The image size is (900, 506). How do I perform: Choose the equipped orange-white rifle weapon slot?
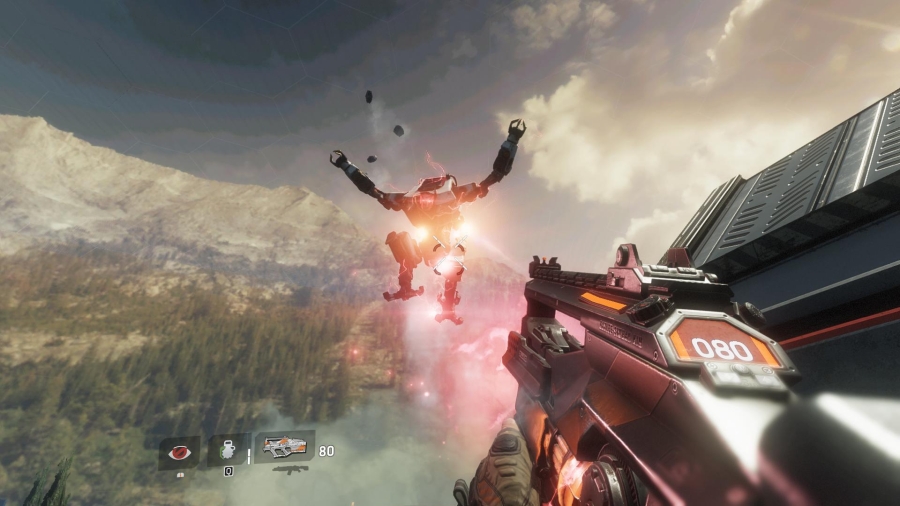[284, 447]
